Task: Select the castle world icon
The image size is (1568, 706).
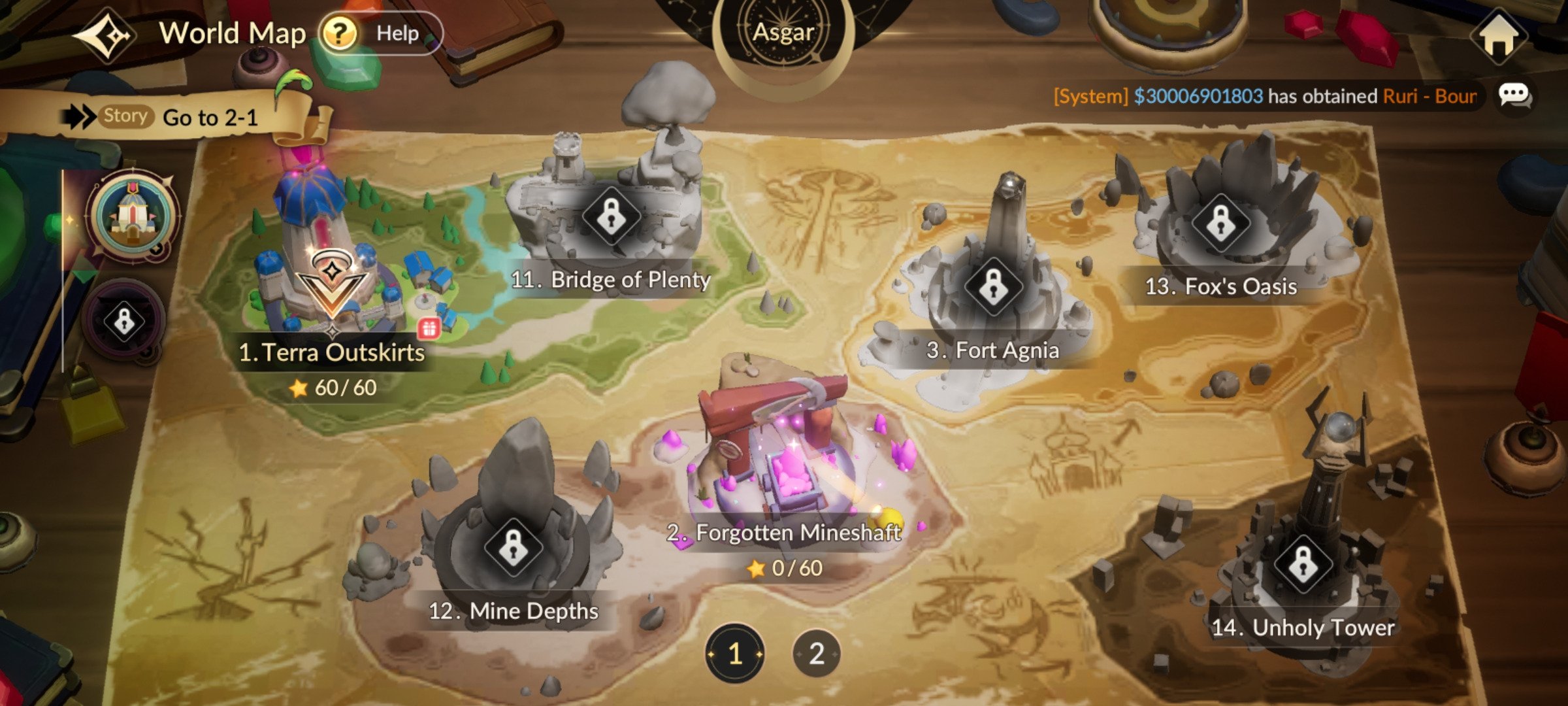Action: pos(133,215)
